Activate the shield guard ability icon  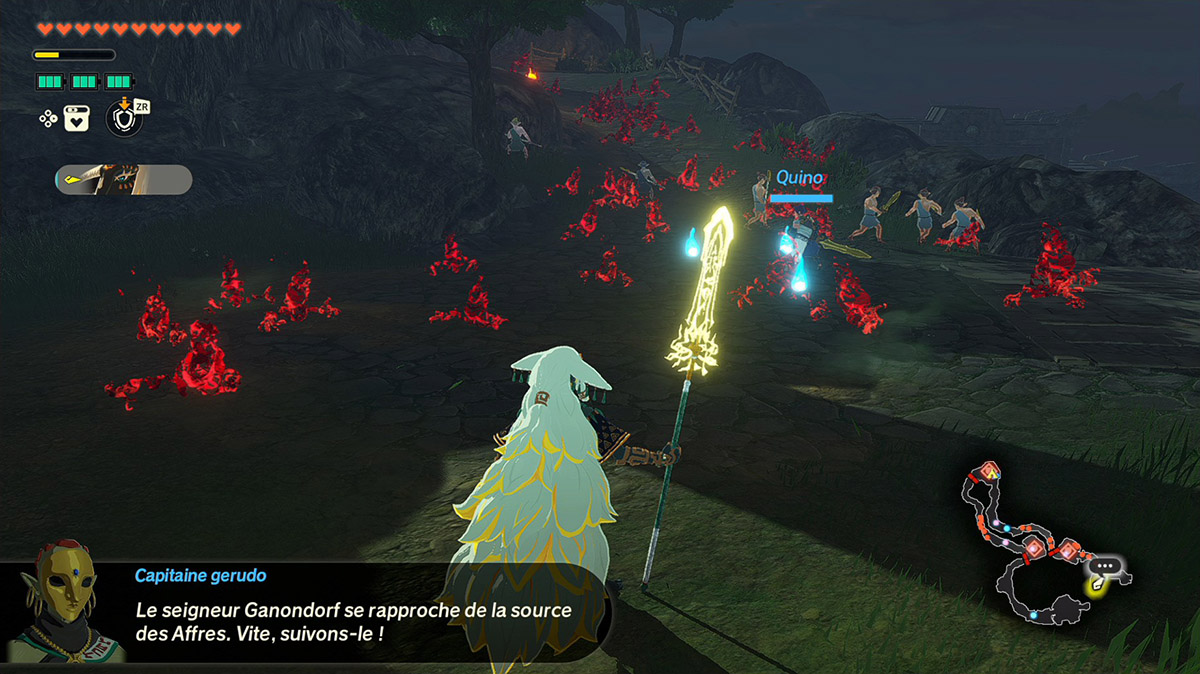coord(123,118)
